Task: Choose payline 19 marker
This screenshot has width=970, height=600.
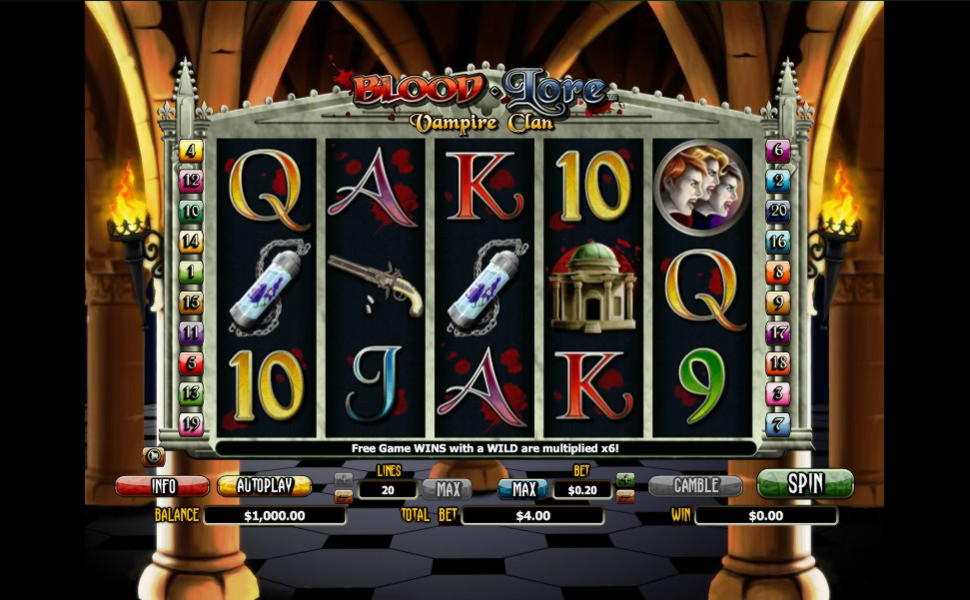Action: pyautogui.click(x=191, y=424)
